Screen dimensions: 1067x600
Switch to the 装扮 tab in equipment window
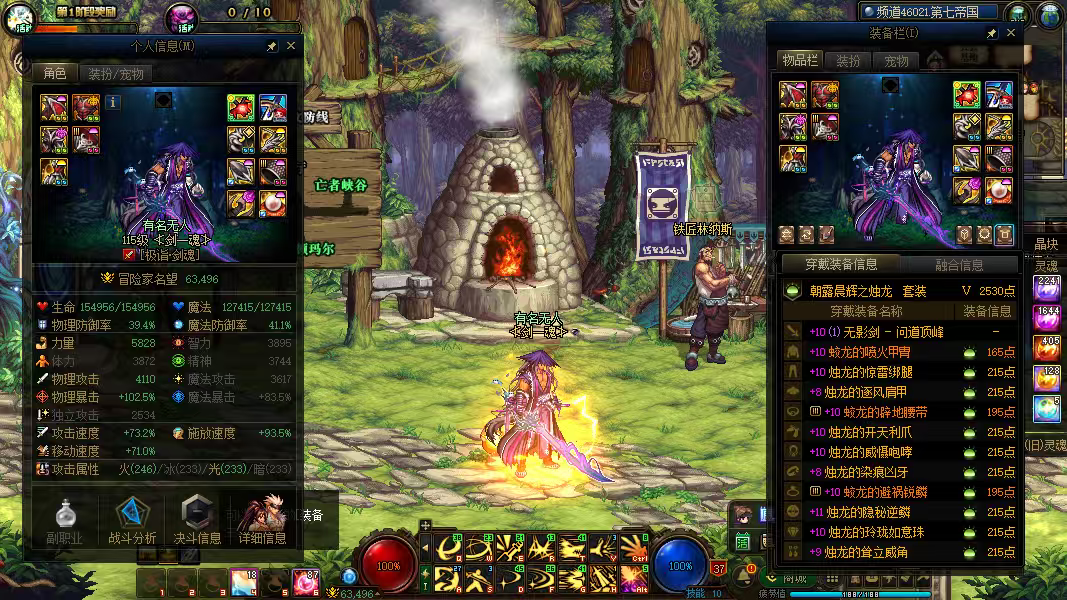[x=848, y=61]
